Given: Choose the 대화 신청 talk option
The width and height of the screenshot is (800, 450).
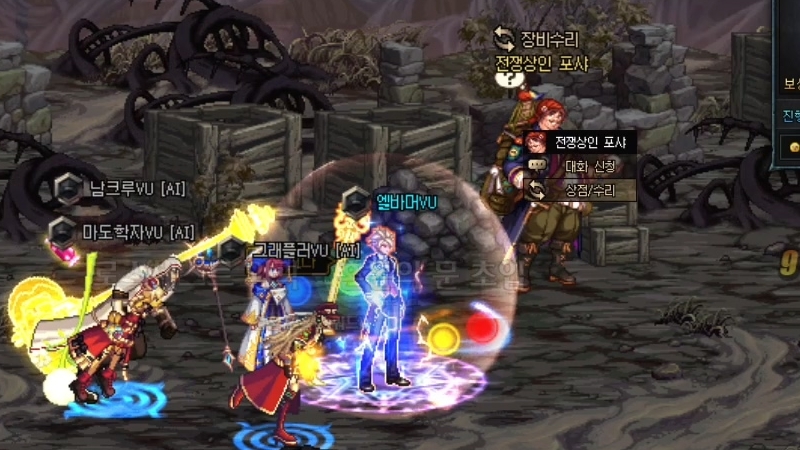Looking at the screenshot, I should pyautogui.click(x=581, y=165).
